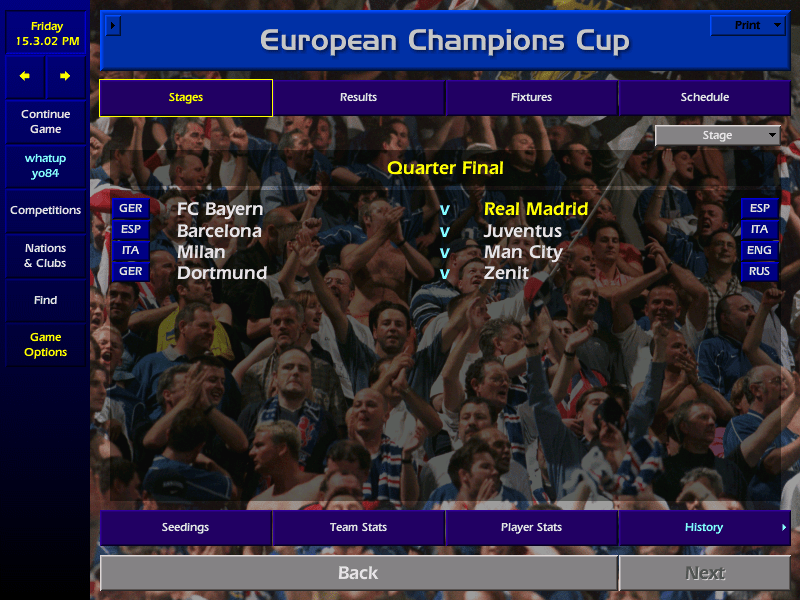This screenshot has width=800, height=600.
Task: Switch to the Results tab
Action: pos(358,97)
